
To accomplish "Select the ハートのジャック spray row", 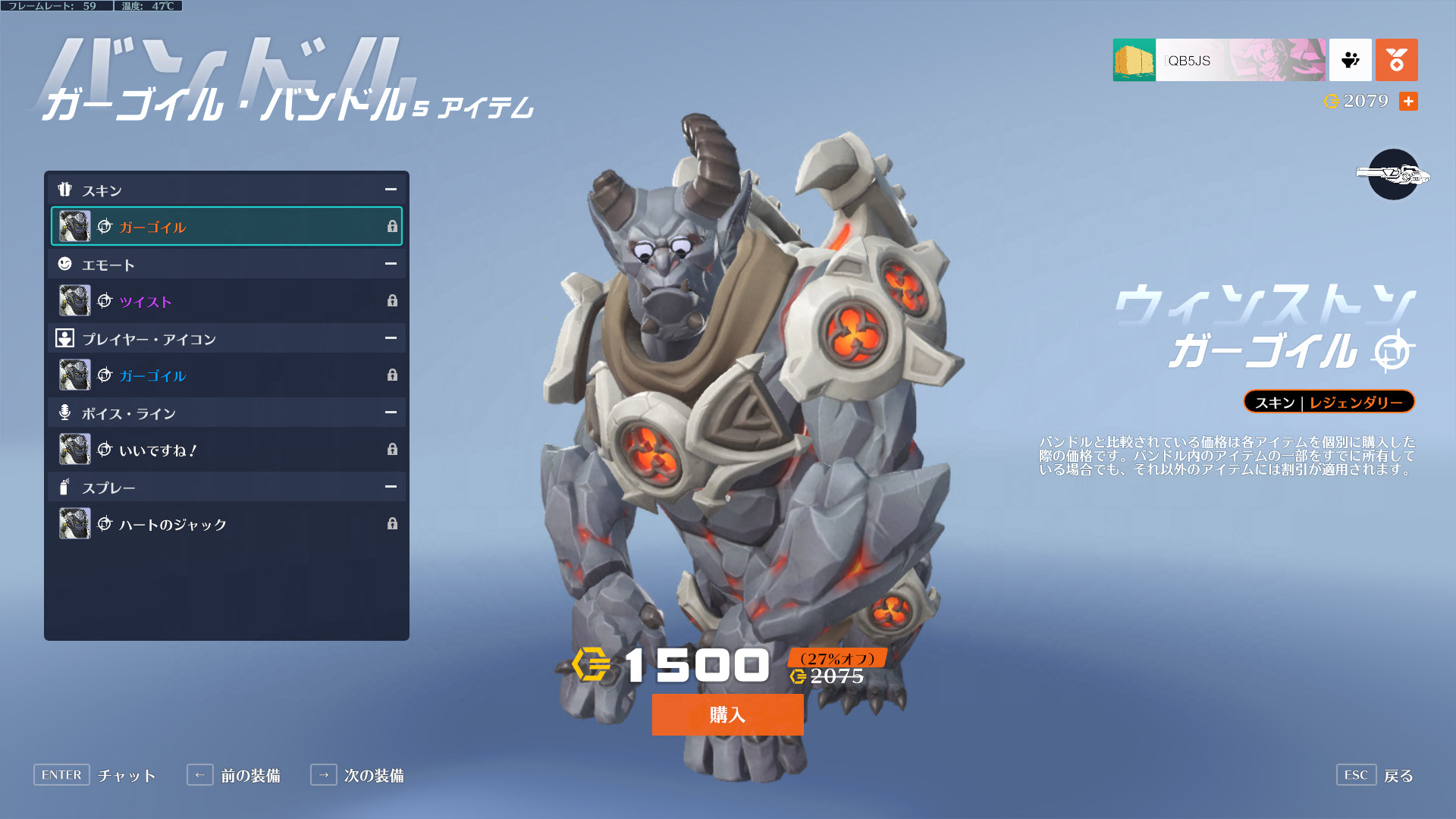I will pos(226,524).
